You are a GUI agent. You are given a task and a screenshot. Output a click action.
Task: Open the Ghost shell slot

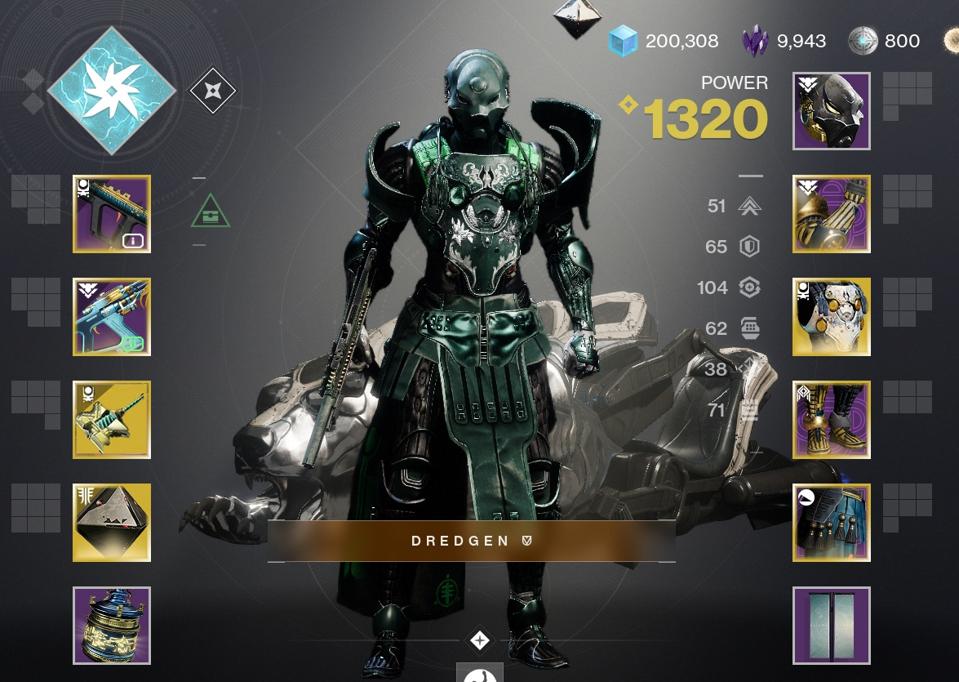(x=112, y=523)
